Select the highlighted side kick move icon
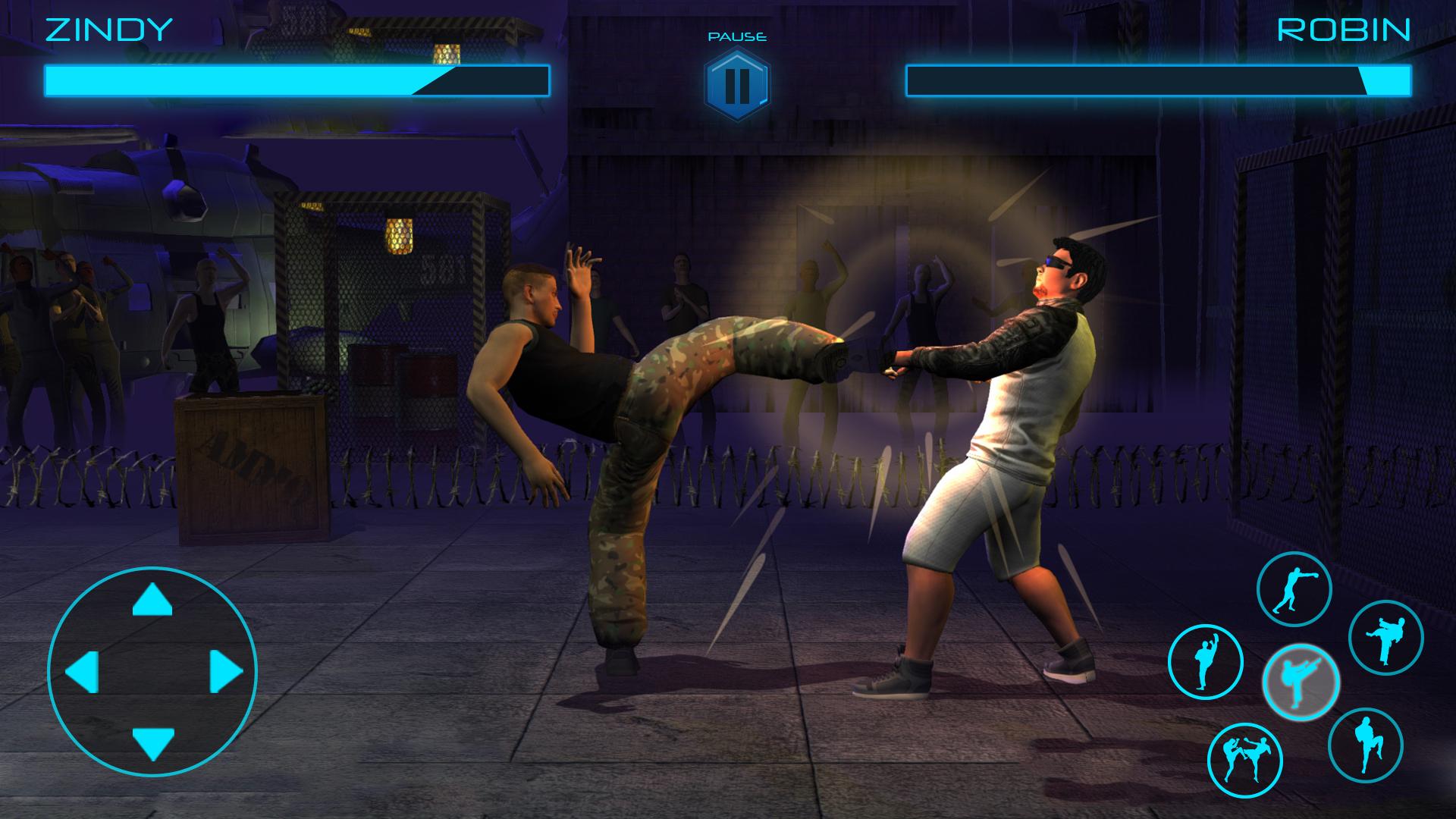Screen dimensions: 1456x819 [x=1301, y=681]
